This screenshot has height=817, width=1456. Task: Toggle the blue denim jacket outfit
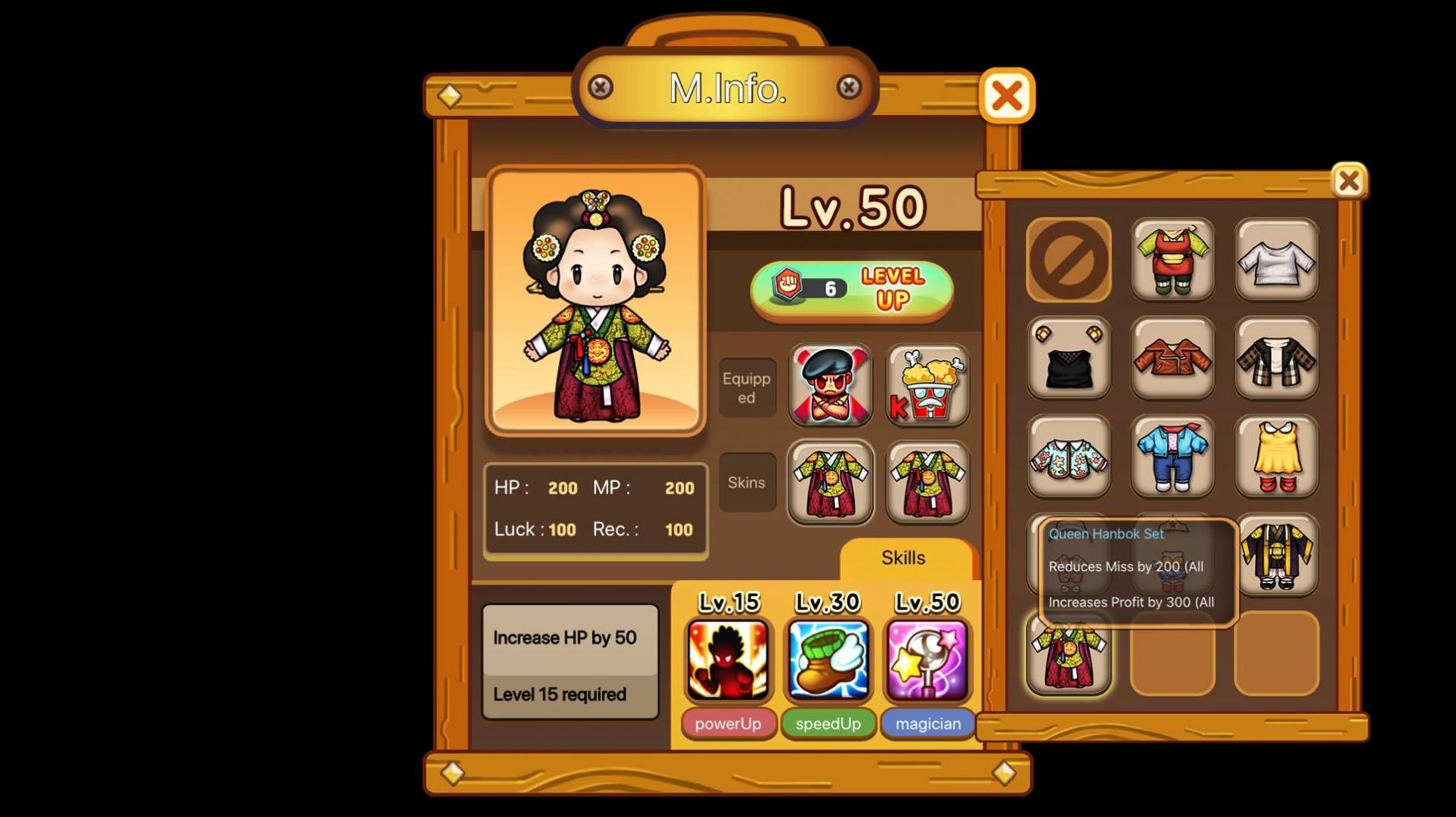pyautogui.click(x=1172, y=457)
